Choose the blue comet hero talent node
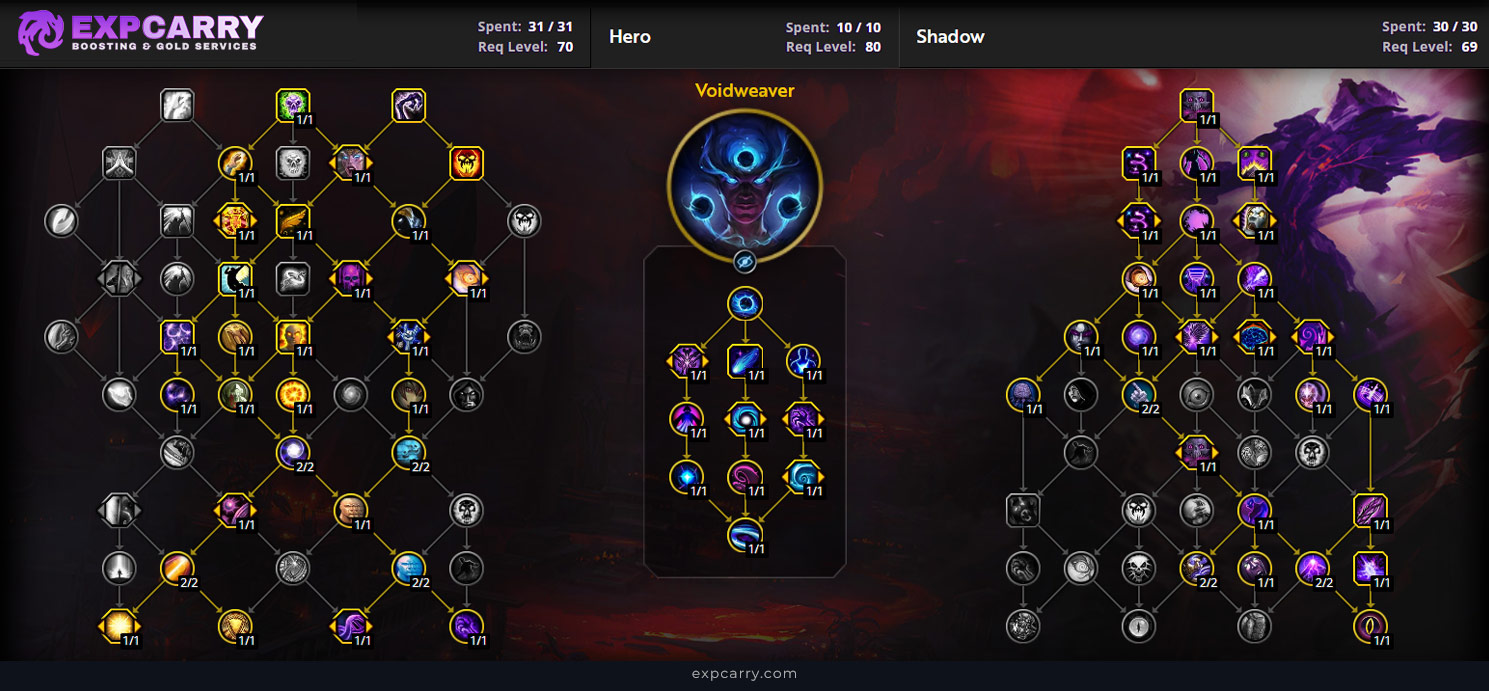Screen dimensions: 1489x691 [x=745, y=361]
